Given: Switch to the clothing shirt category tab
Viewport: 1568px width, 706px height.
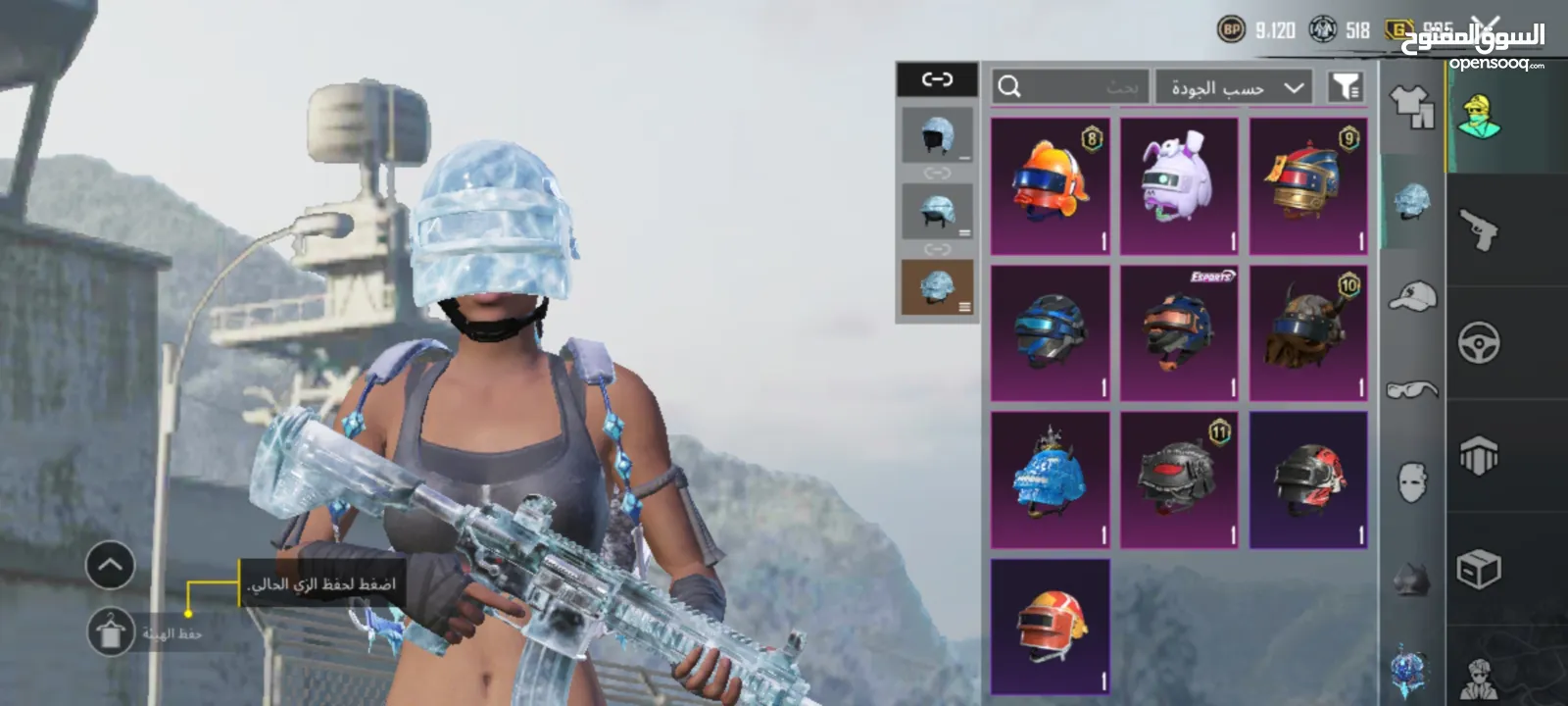Looking at the screenshot, I should click(x=1411, y=106).
